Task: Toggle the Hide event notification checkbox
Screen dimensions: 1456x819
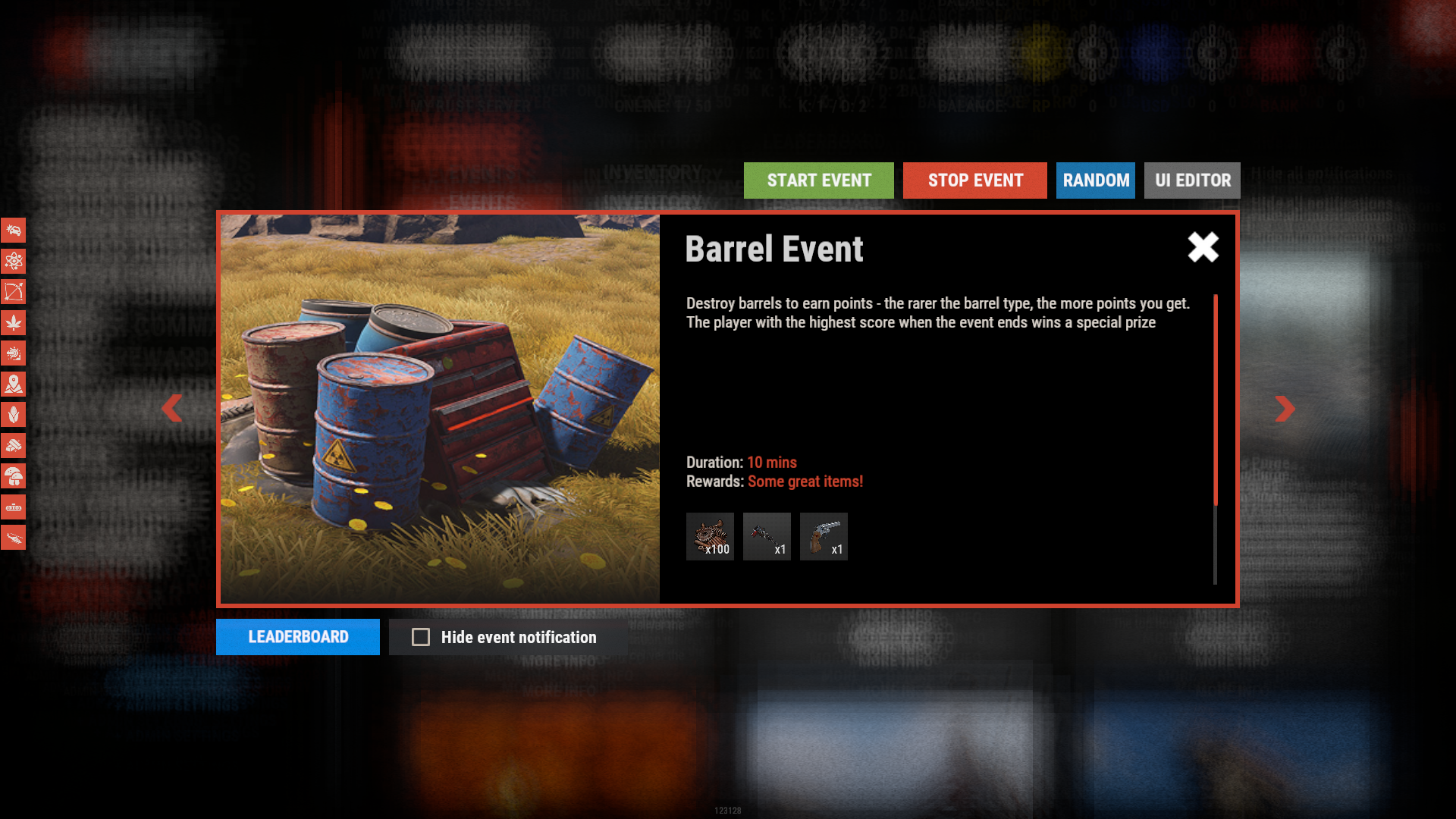Action: point(421,637)
